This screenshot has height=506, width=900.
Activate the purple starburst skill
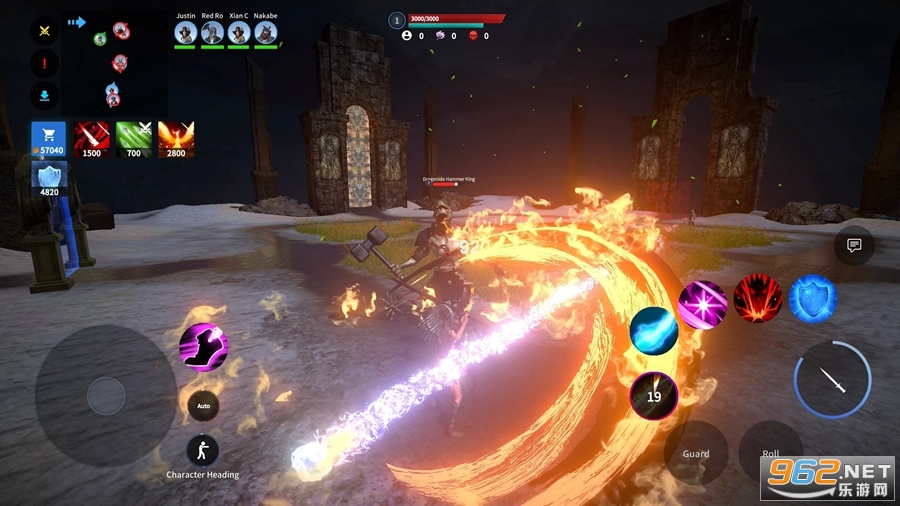tap(703, 305)
